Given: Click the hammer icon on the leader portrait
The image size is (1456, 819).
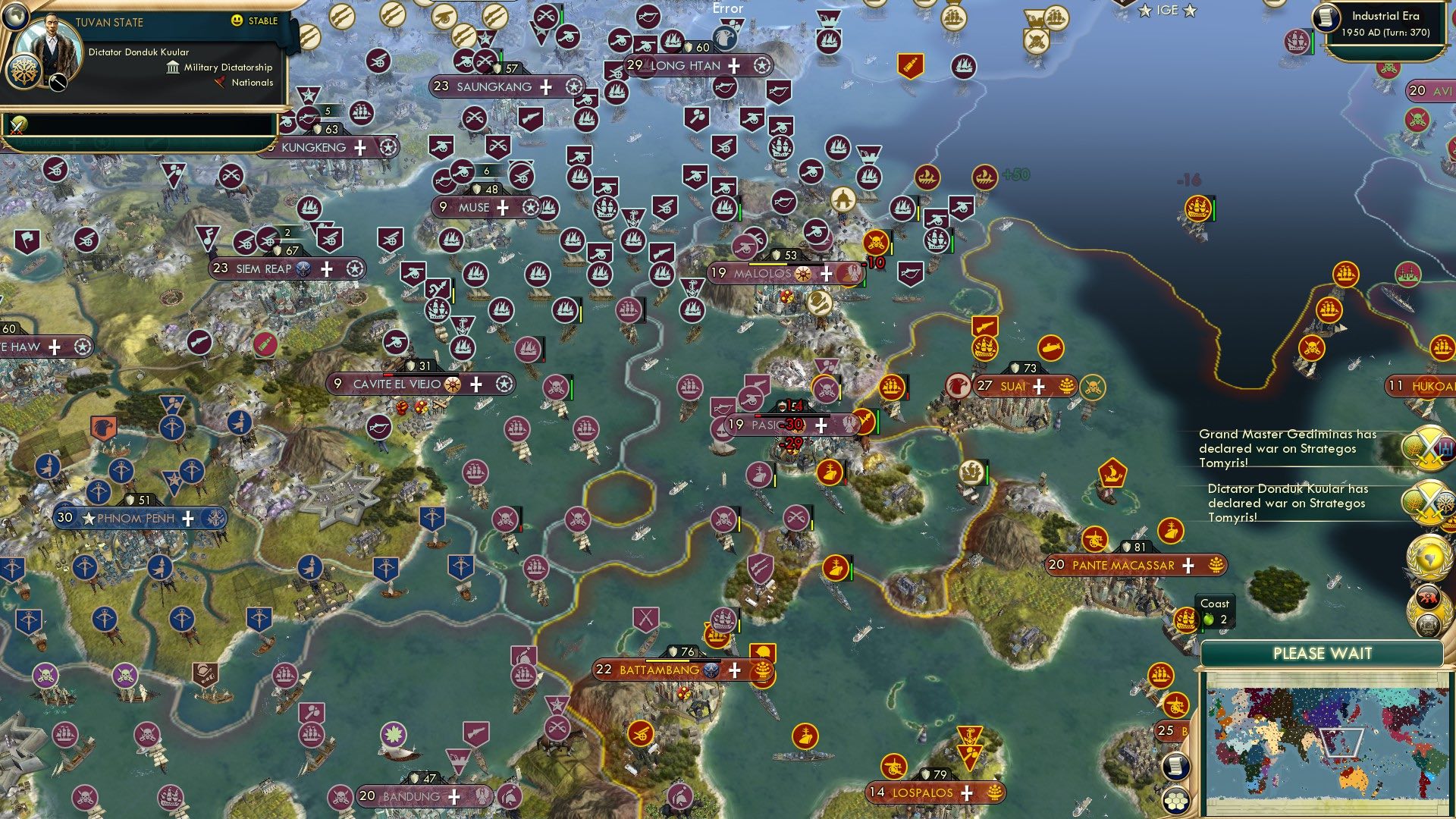Looking at the screenshot, I should point(58,83).
